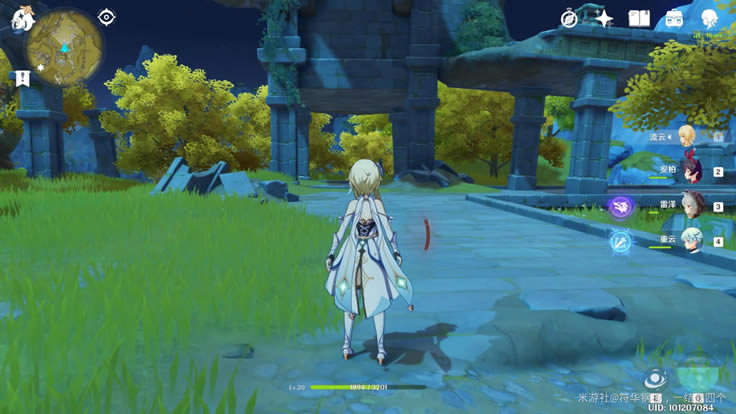Open the character profile head icon
Image resolution: width=736 pixels, height=414 pixels.
click(709, 18)
